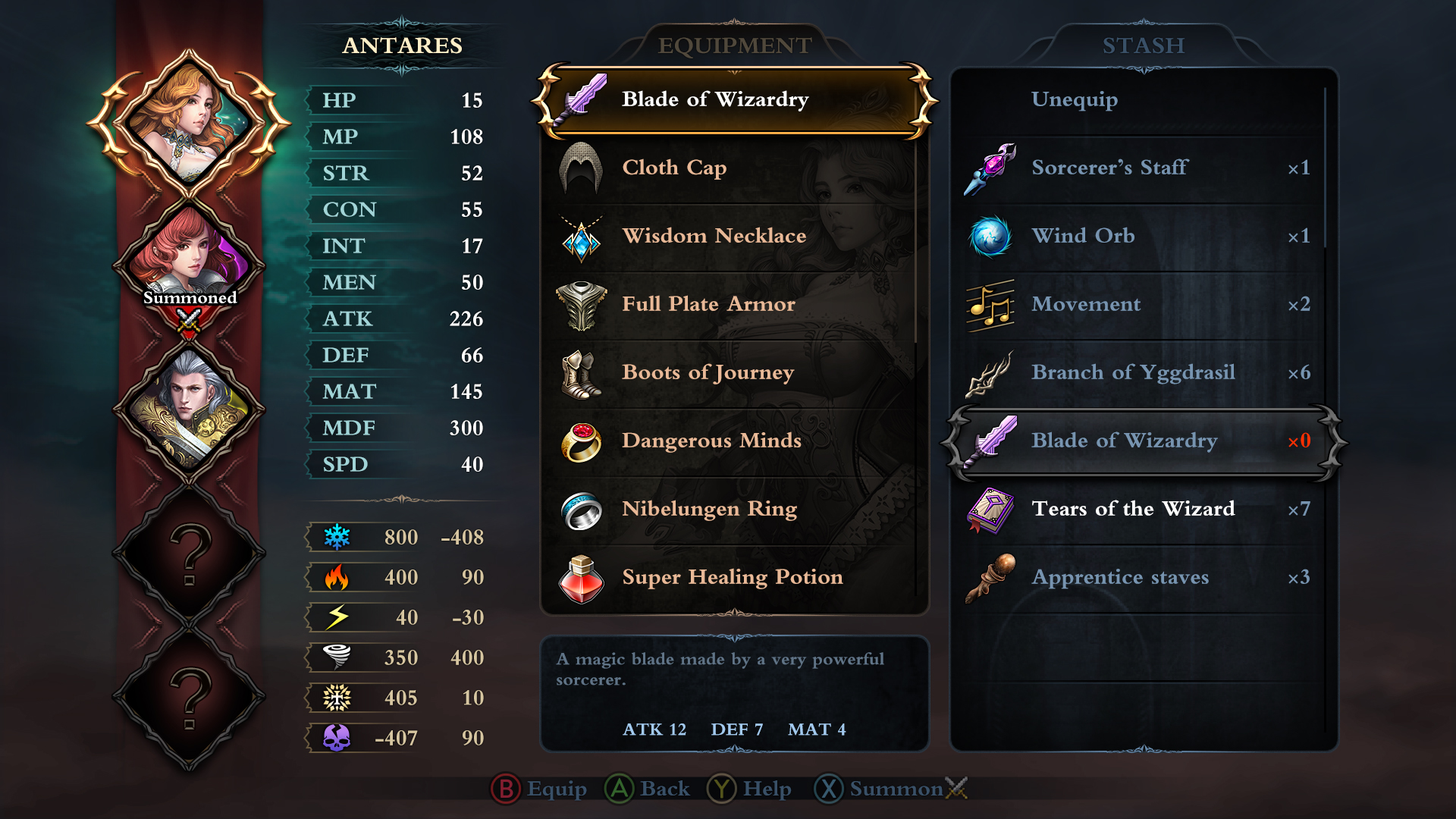Select the Super Healing Potion slot
The width and height of the screenshot is (1456, 819).
[x=734, y=578]
